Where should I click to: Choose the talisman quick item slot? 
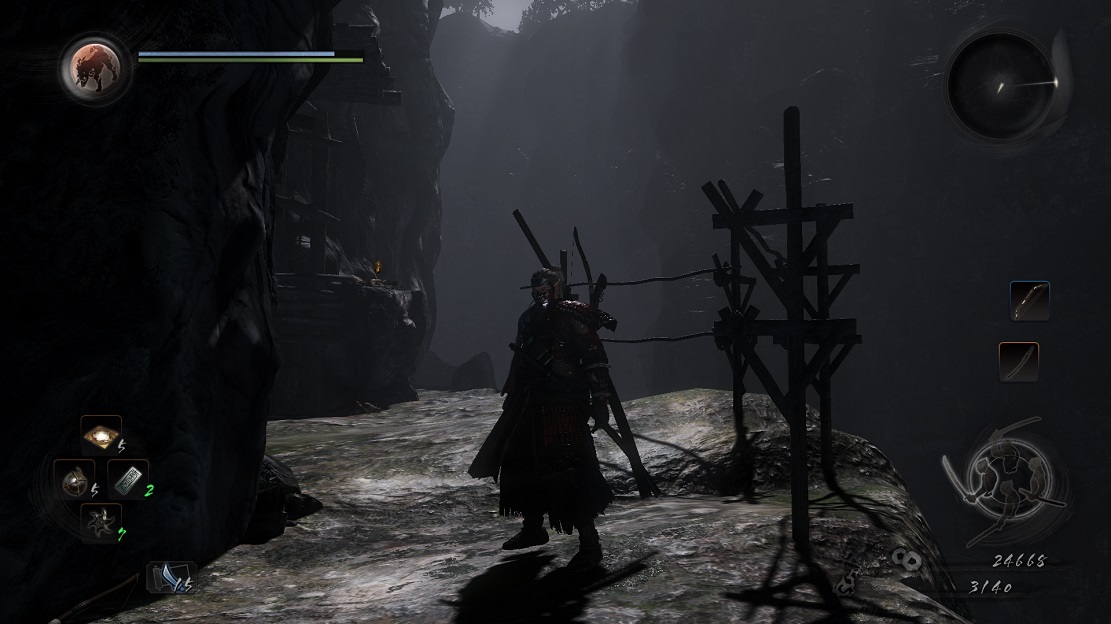coord(128,479)
